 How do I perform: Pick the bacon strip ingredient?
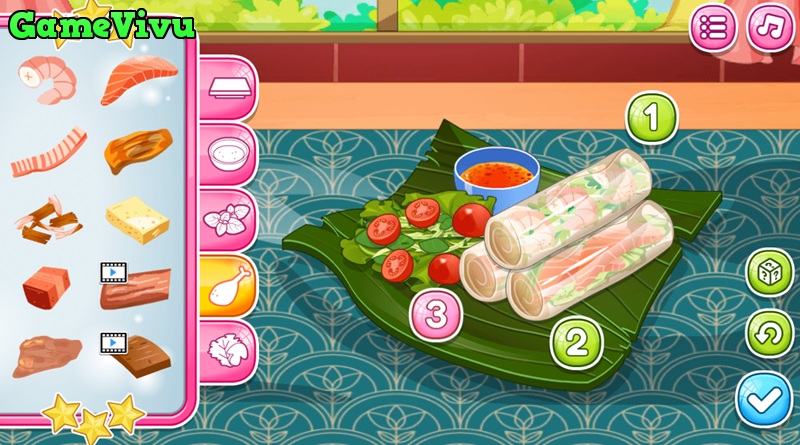tap(46, 150)
